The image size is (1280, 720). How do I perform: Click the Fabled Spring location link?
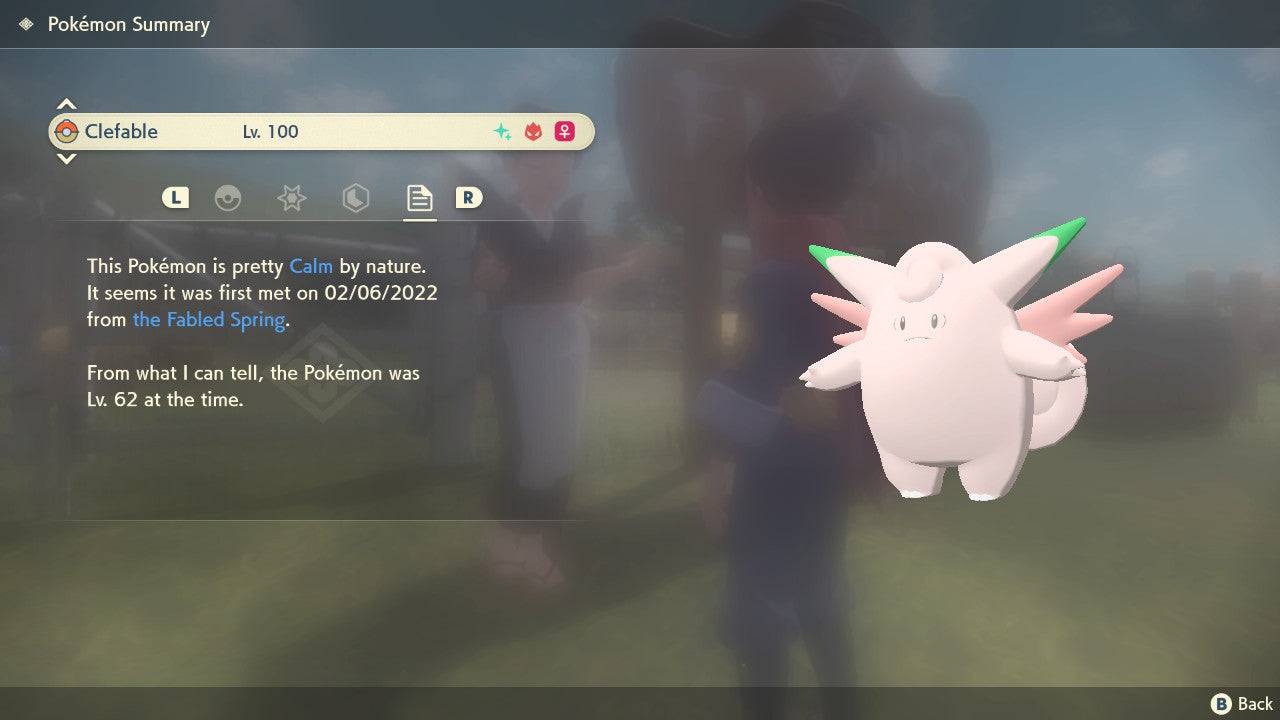pyautogui.click(x=208, y=319)
